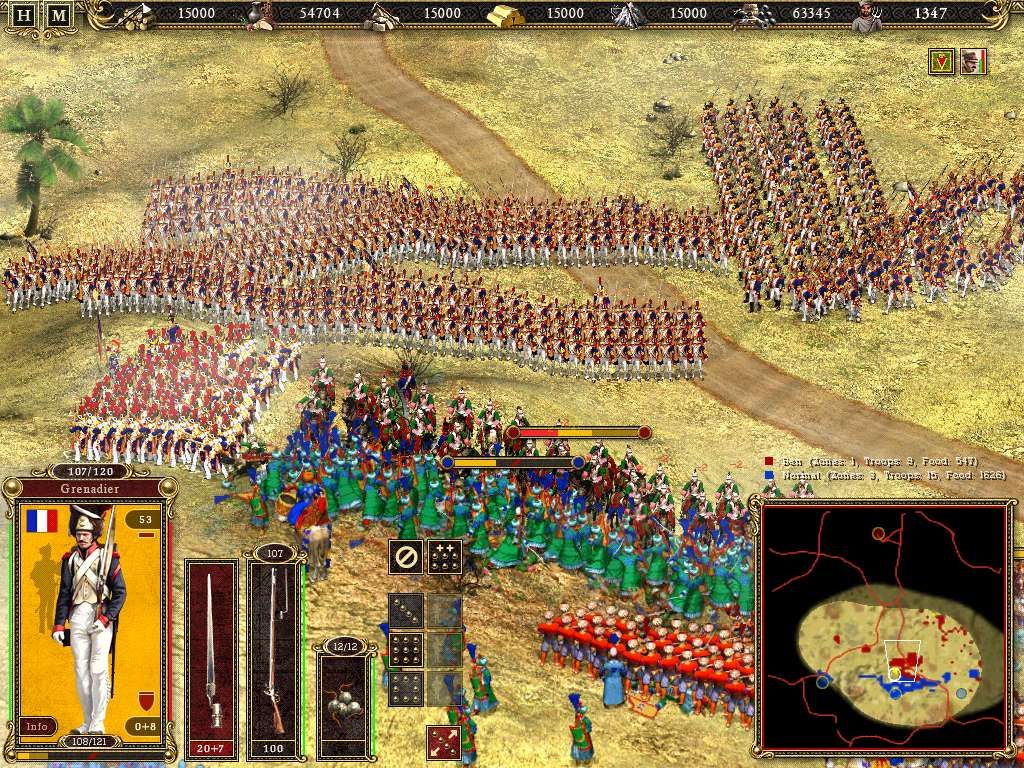Viewport: 1024px width, 768px height.
Task: Click the formation button with plus signs
Action: pyautogui.click(x=445, y=557)
